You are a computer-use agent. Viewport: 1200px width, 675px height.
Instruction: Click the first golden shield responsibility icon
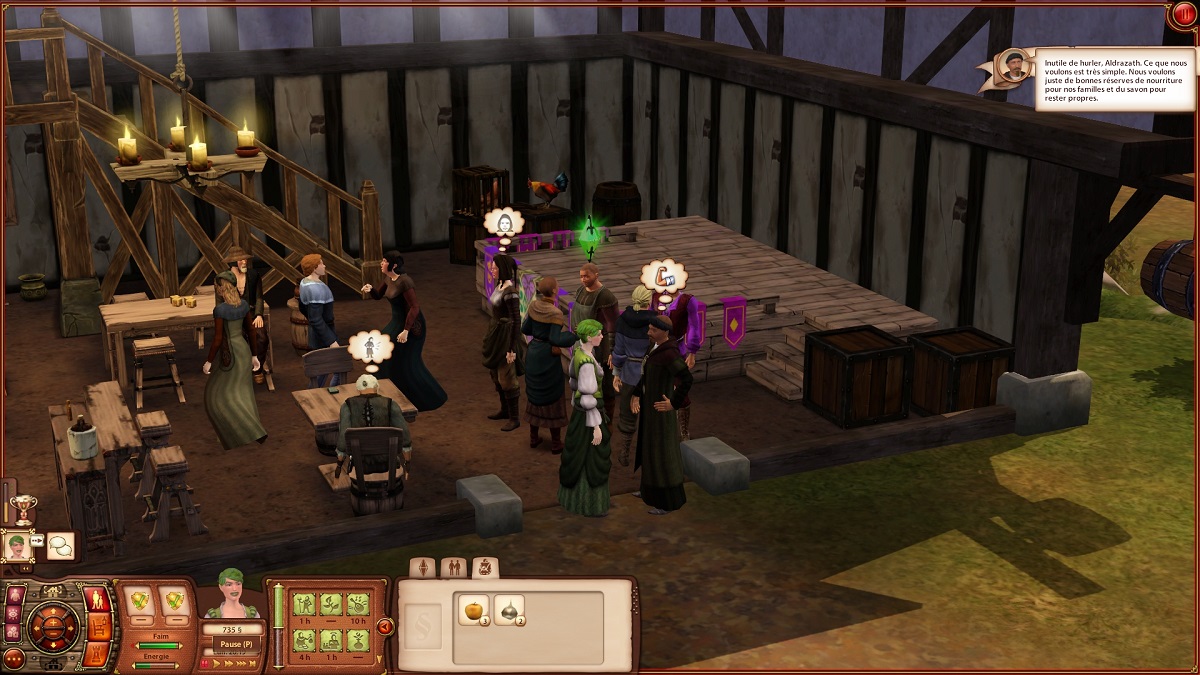click(x=140, y=600)
